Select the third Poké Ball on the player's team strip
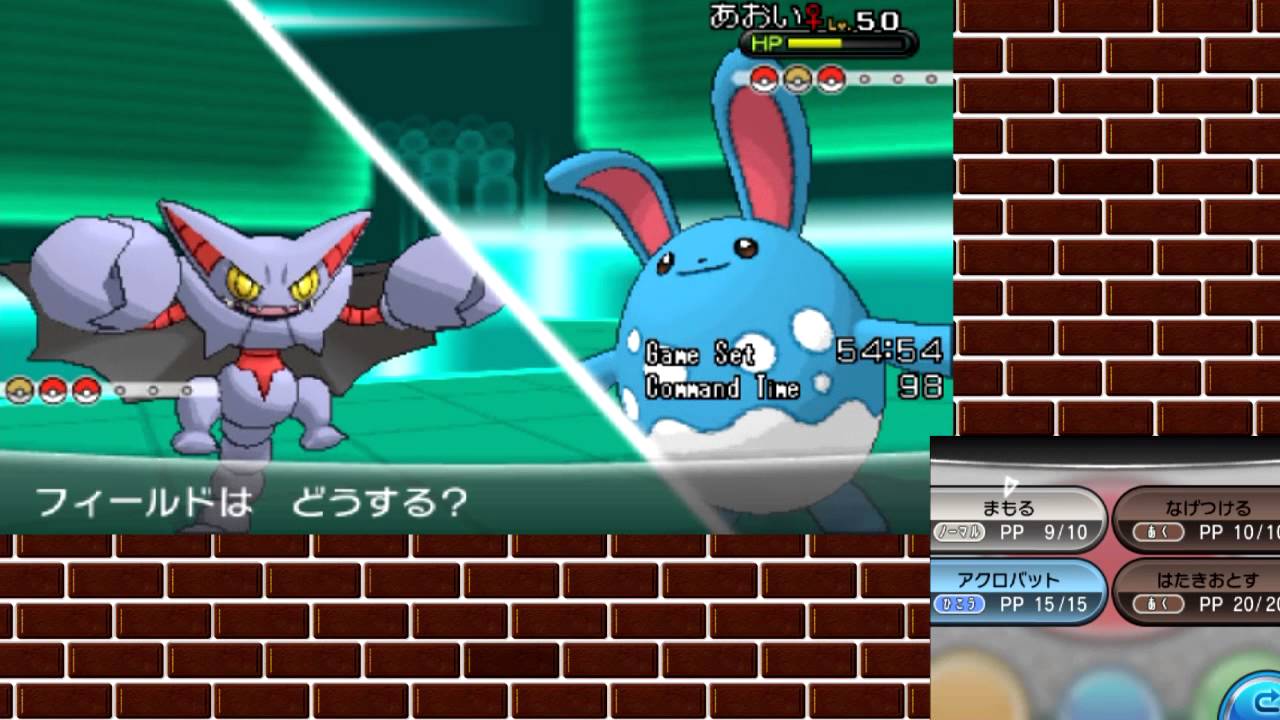The height and width of the screenshot is (720, 1280). [87, 391]
